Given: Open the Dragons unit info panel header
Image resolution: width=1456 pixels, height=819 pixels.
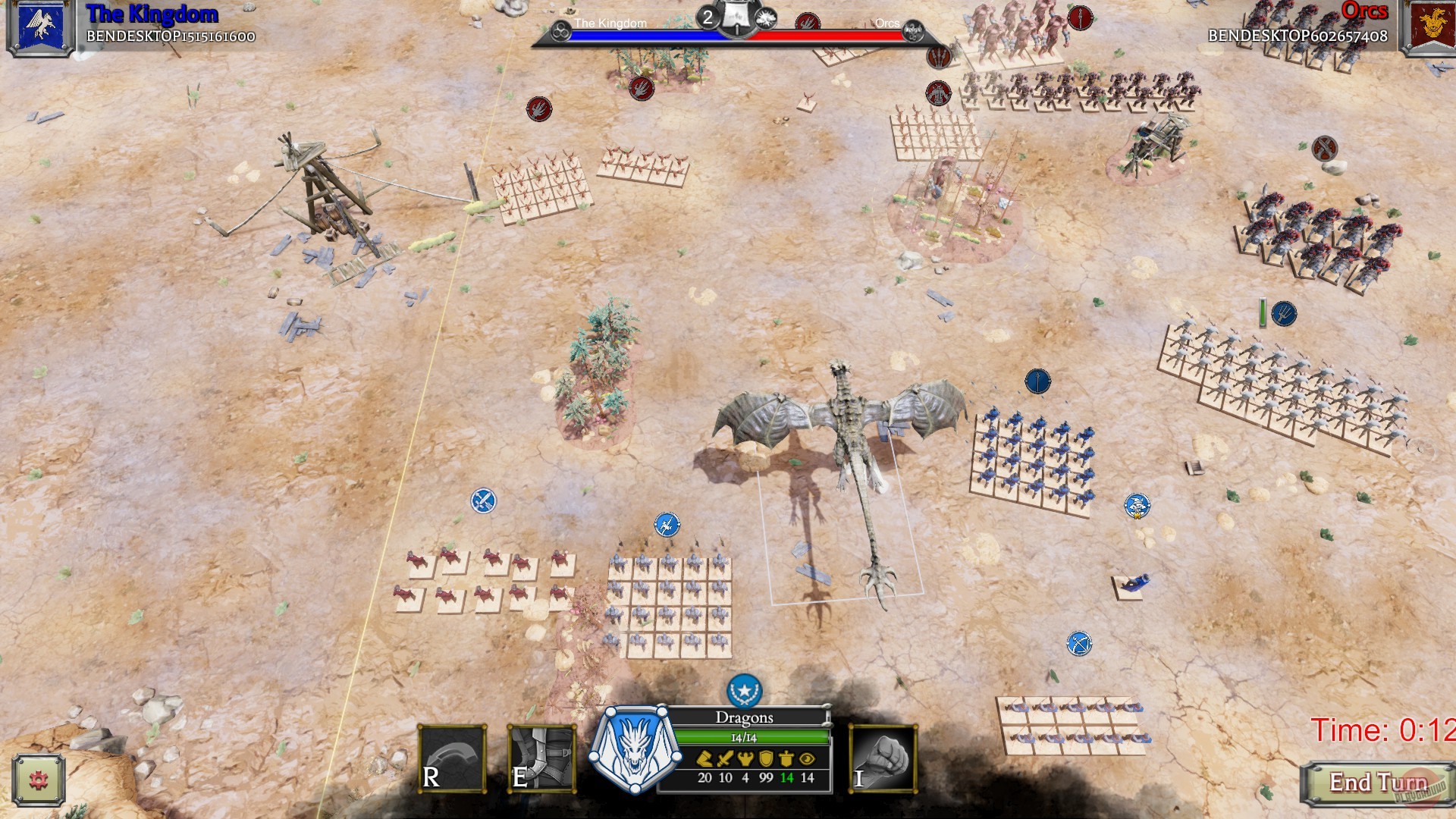Looking at the screenshot, I should tap(745, 717).
